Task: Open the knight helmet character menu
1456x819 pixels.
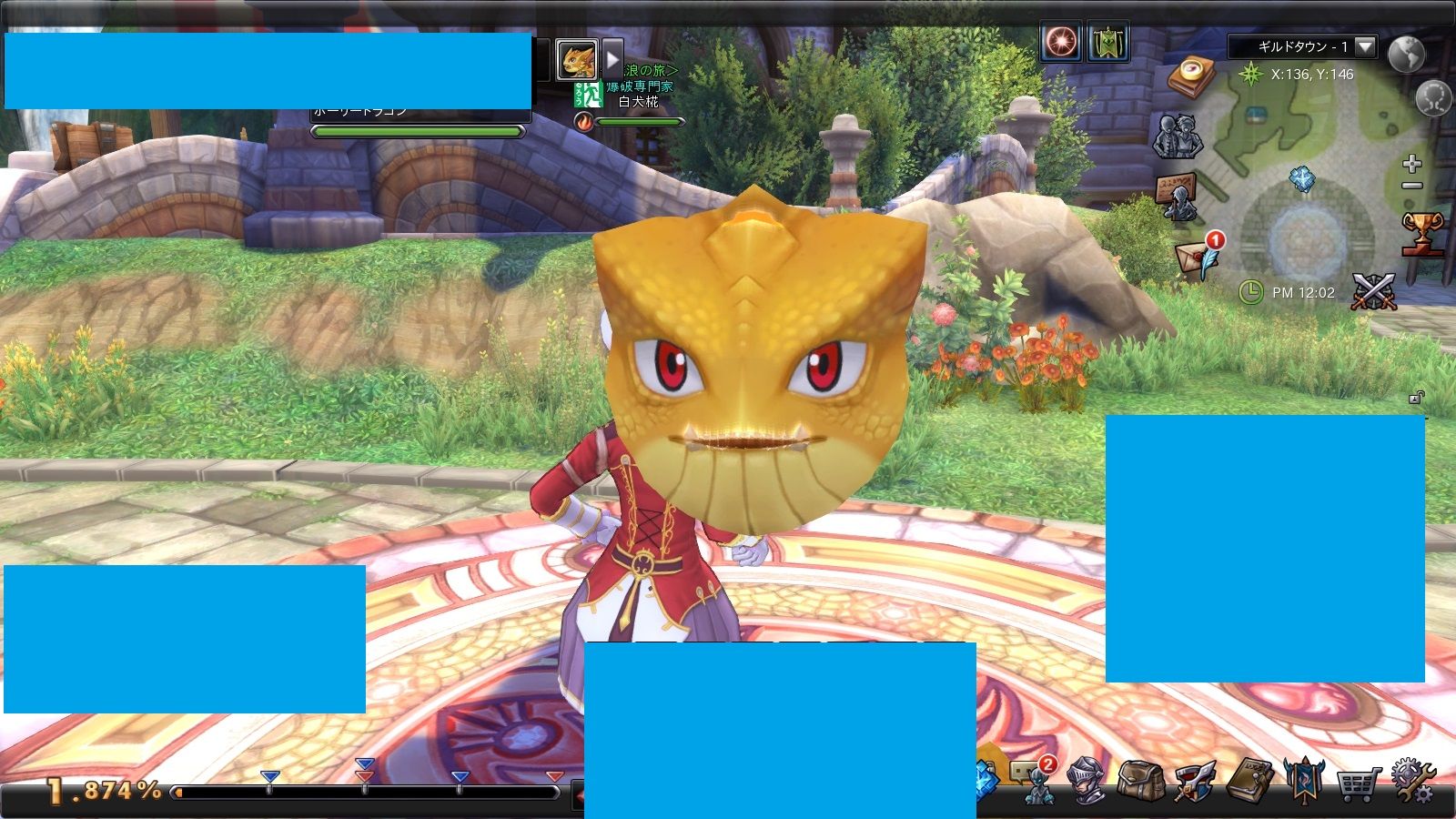Action: point(1087,781)
